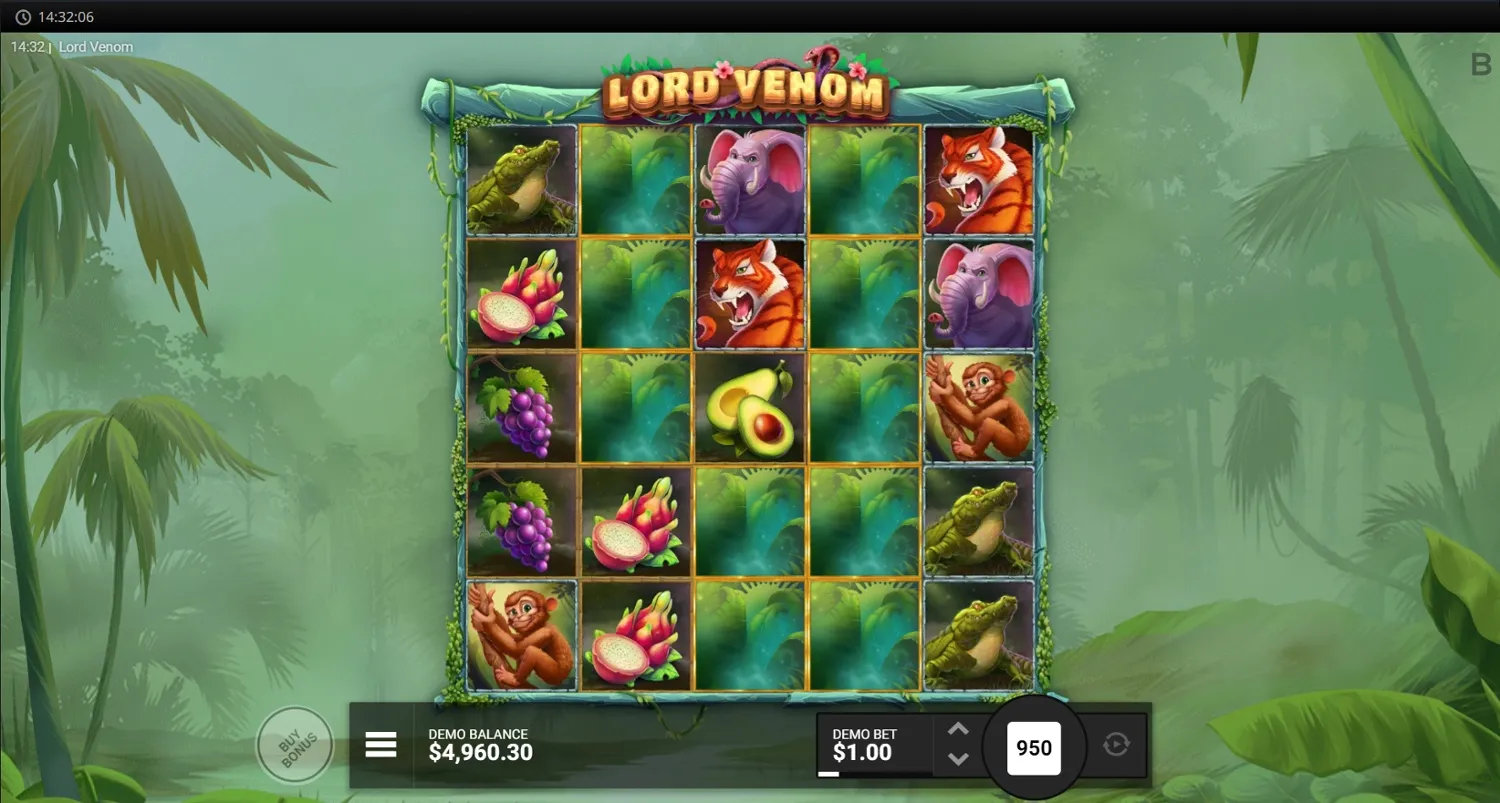
Task: Increase the demo bet with the up arrow
Action: (x=957, y=730)
